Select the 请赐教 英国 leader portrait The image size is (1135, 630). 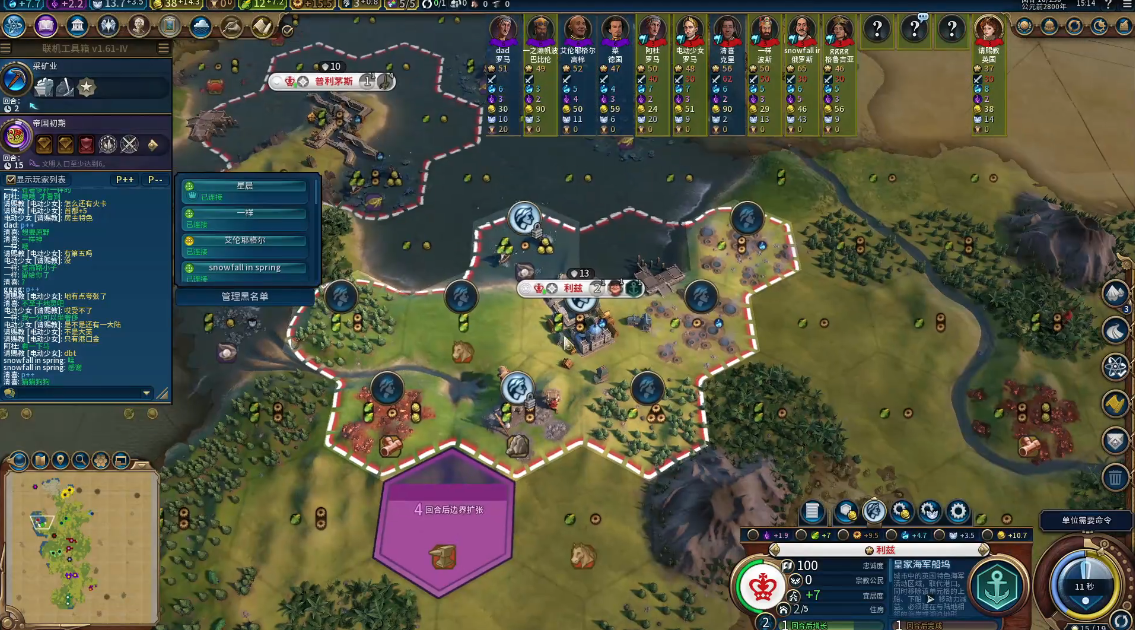point(988,29)
